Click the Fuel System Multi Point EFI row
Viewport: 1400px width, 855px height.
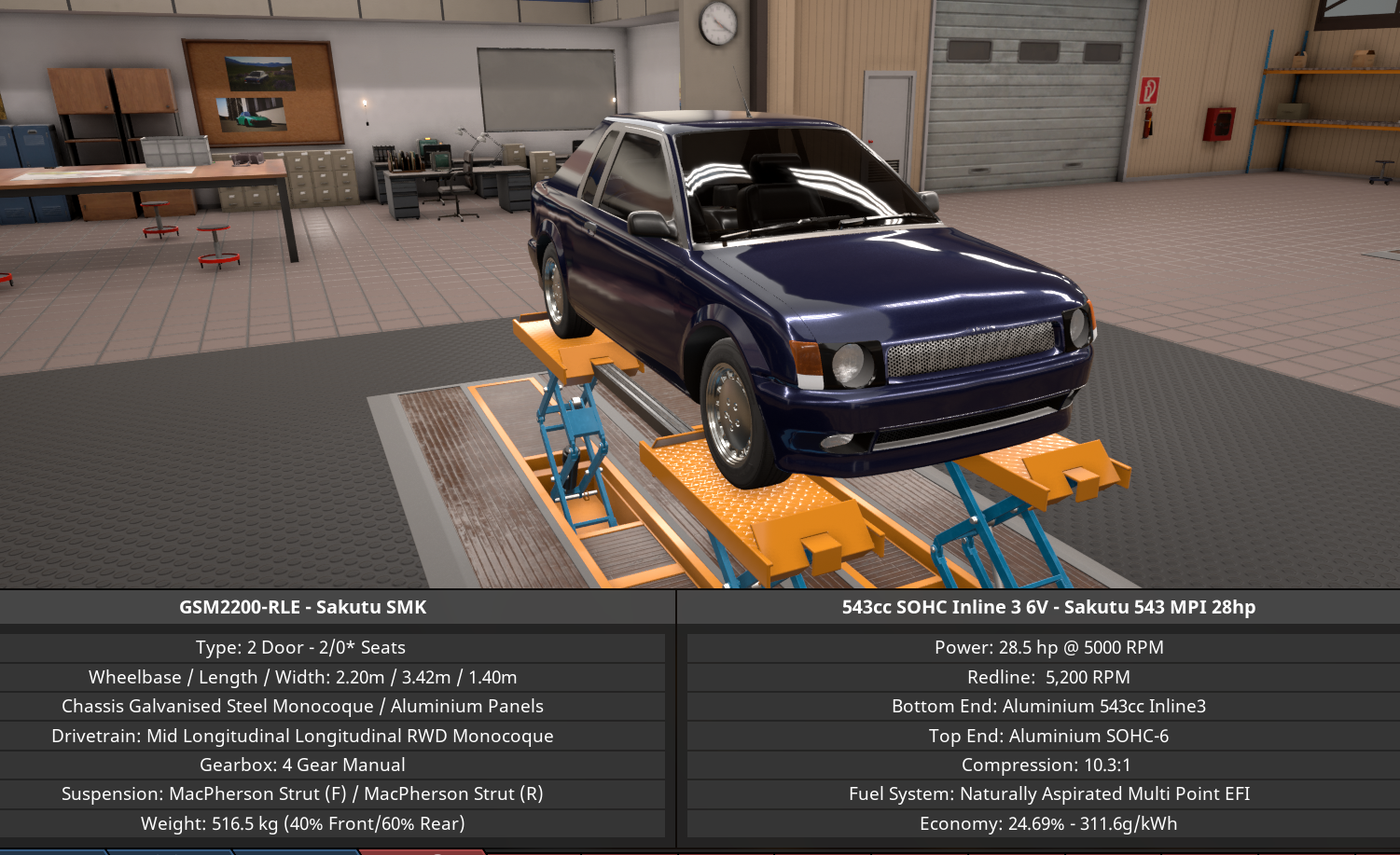click(x=1048, y=793)
